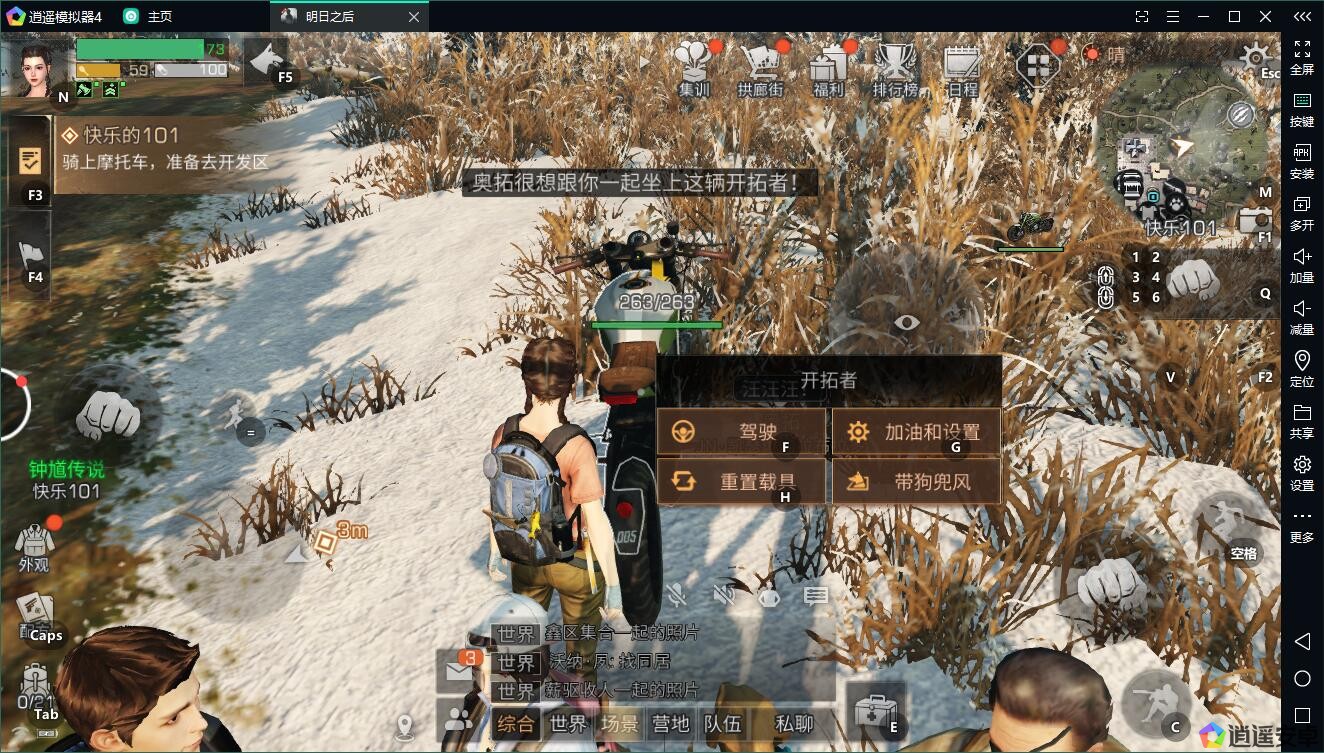This screenshot has height=753, width=1324.
Task: Open the 拱廊街 shop icon
Action: (x=761, y=68)
